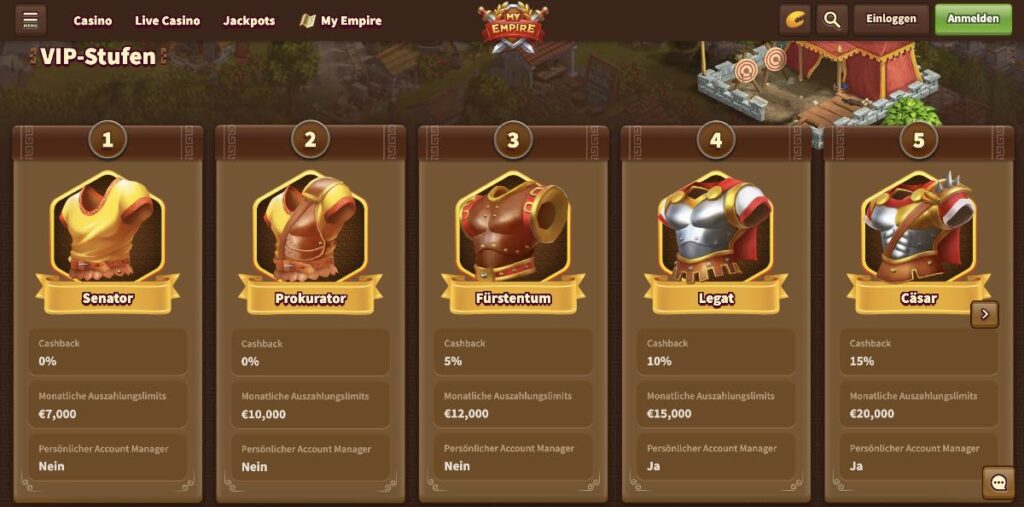Click the My Empire logo
The height and width of the screenshot is (507, 1024).
(512, 26)
